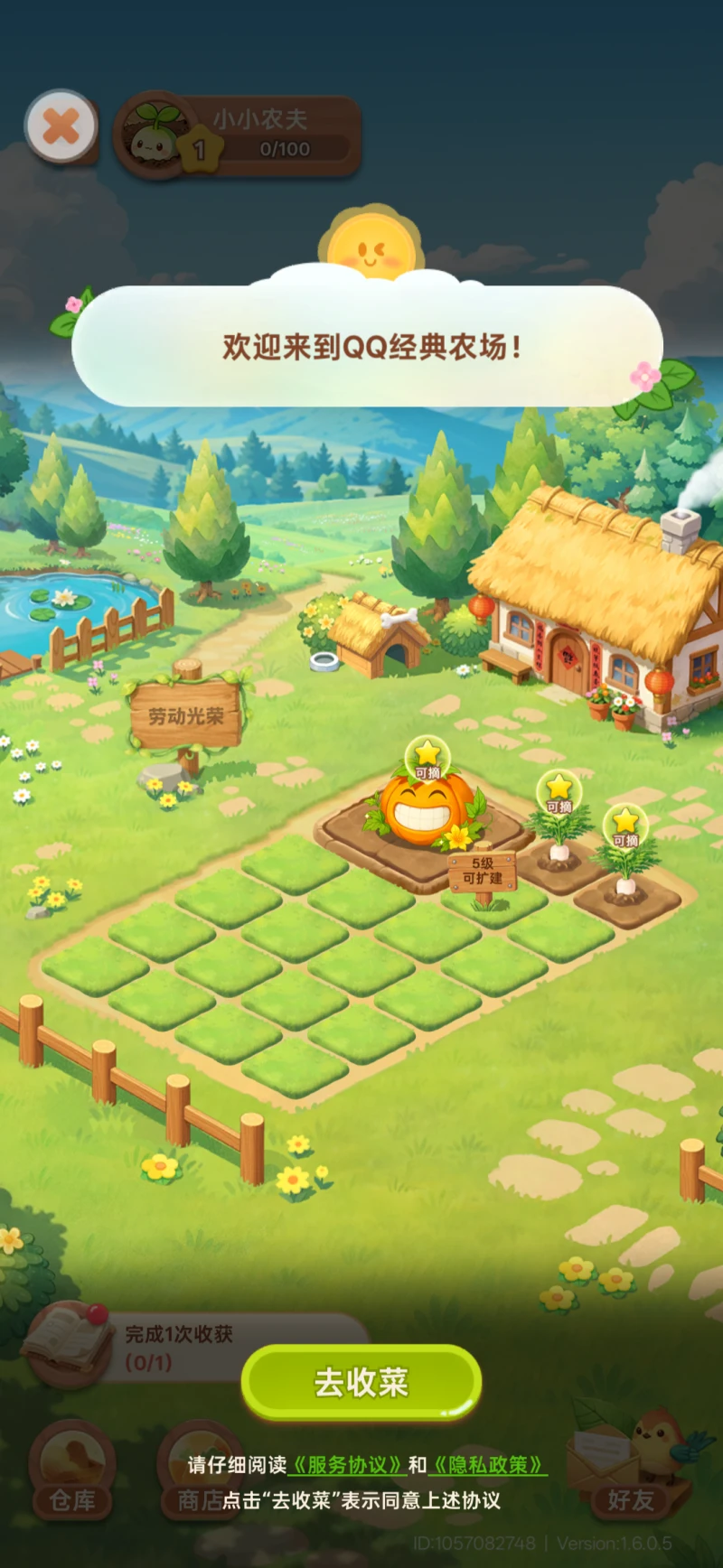The width and height of the screenshot is (723, 1568).
Task: Click the 5级可扩建 expansion sign
Action: tap(483, 871)
